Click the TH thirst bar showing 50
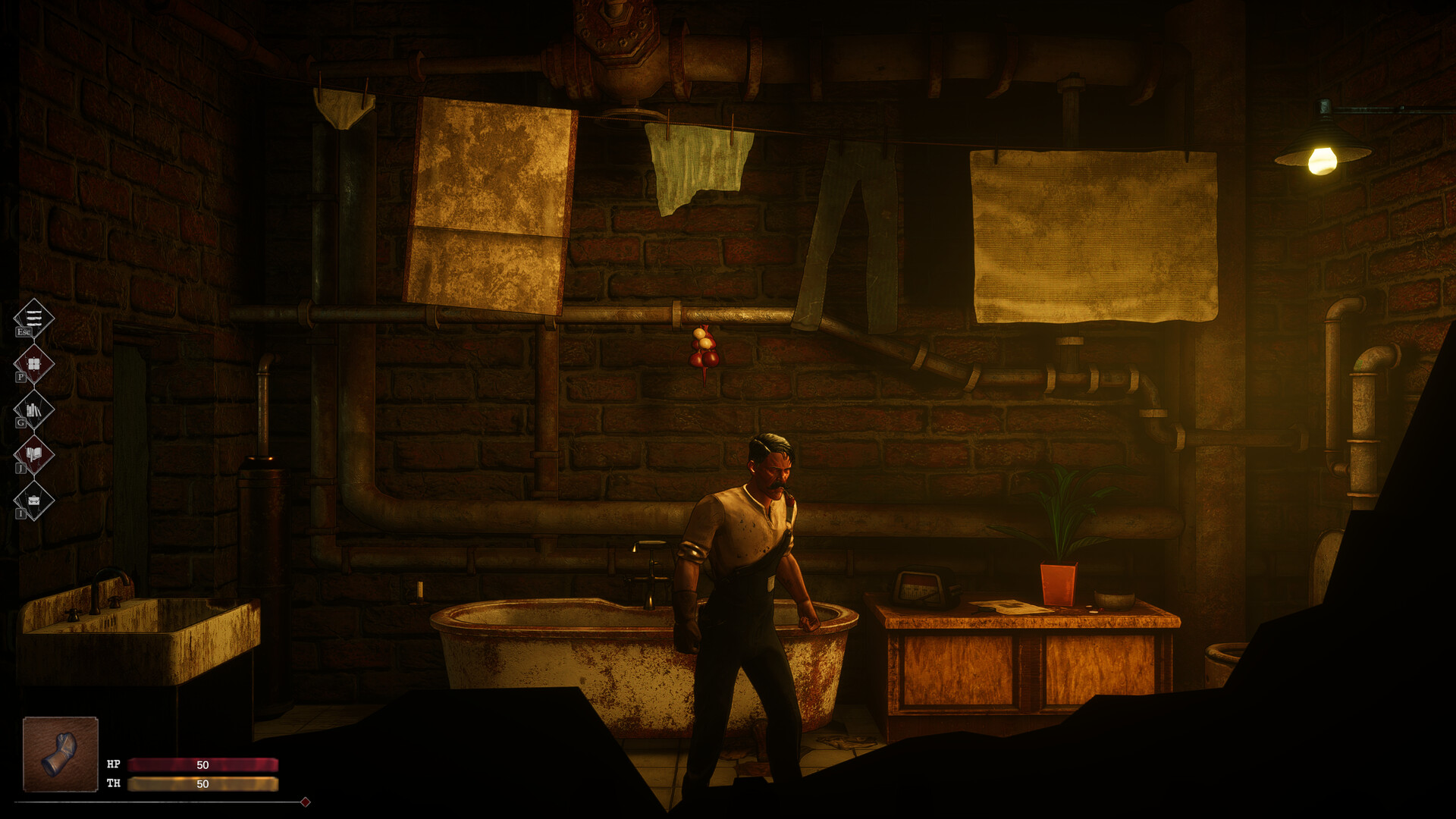Screen dimensions: 1456x819 point(203,785)
